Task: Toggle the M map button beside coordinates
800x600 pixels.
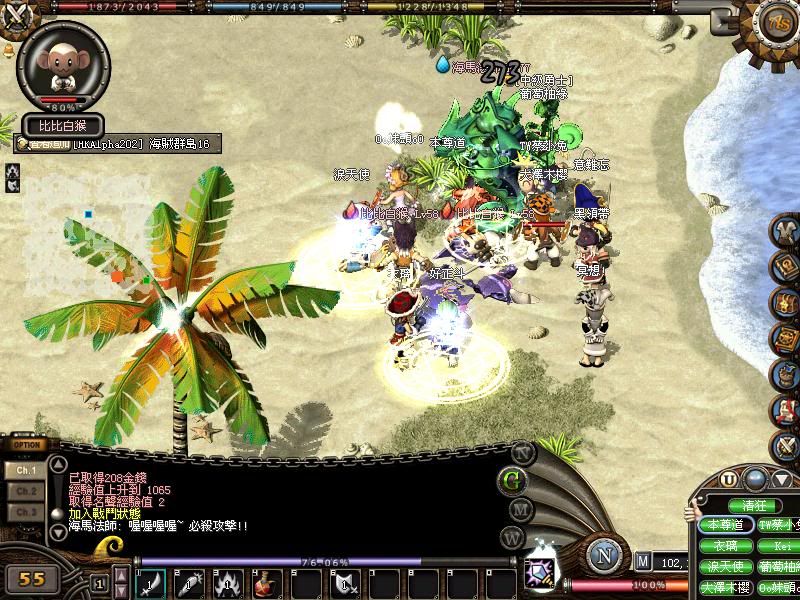Action: [x=643, y=562]
